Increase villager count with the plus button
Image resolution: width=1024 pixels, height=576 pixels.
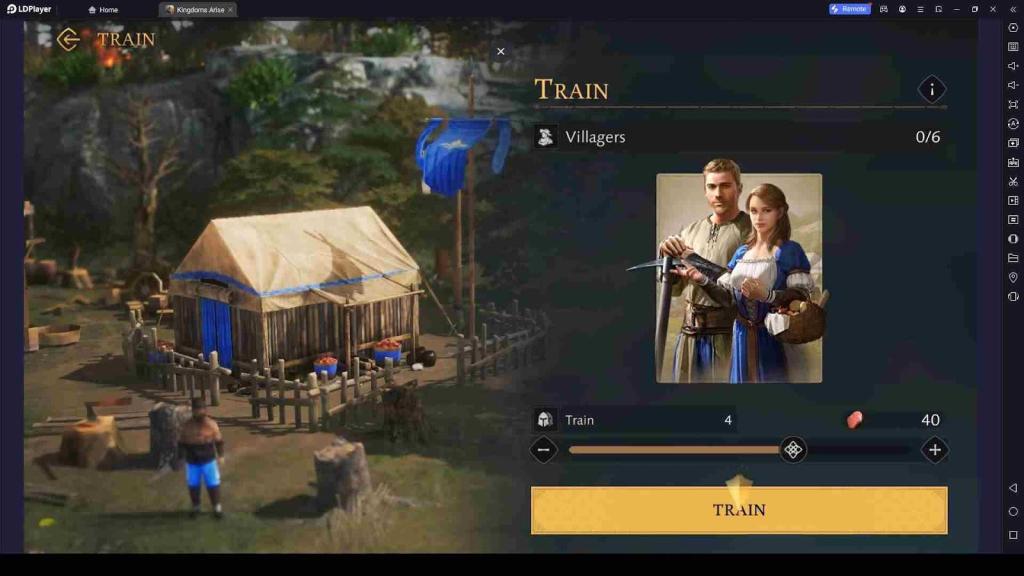(x=934, y=450)
